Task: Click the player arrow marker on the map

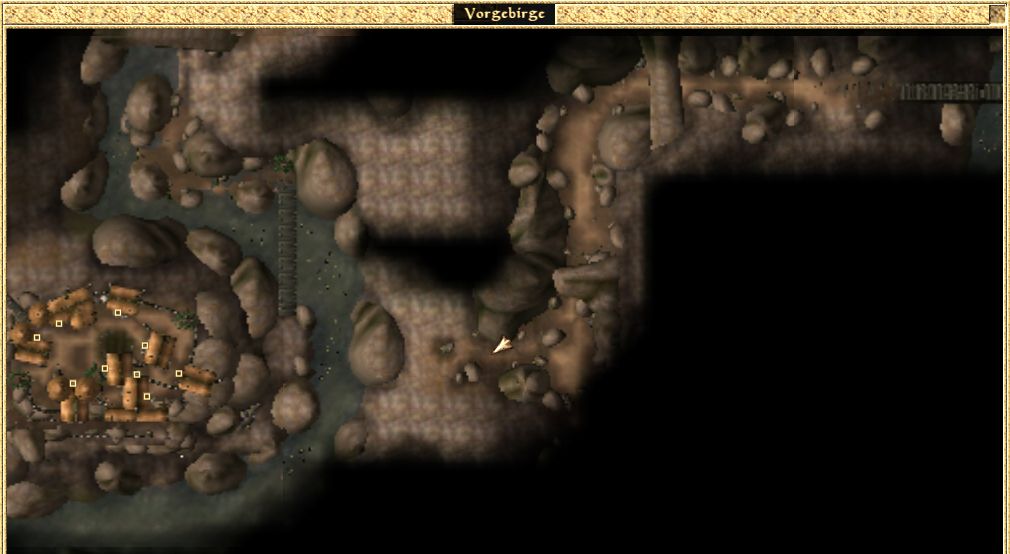Action: pos(502,345)
